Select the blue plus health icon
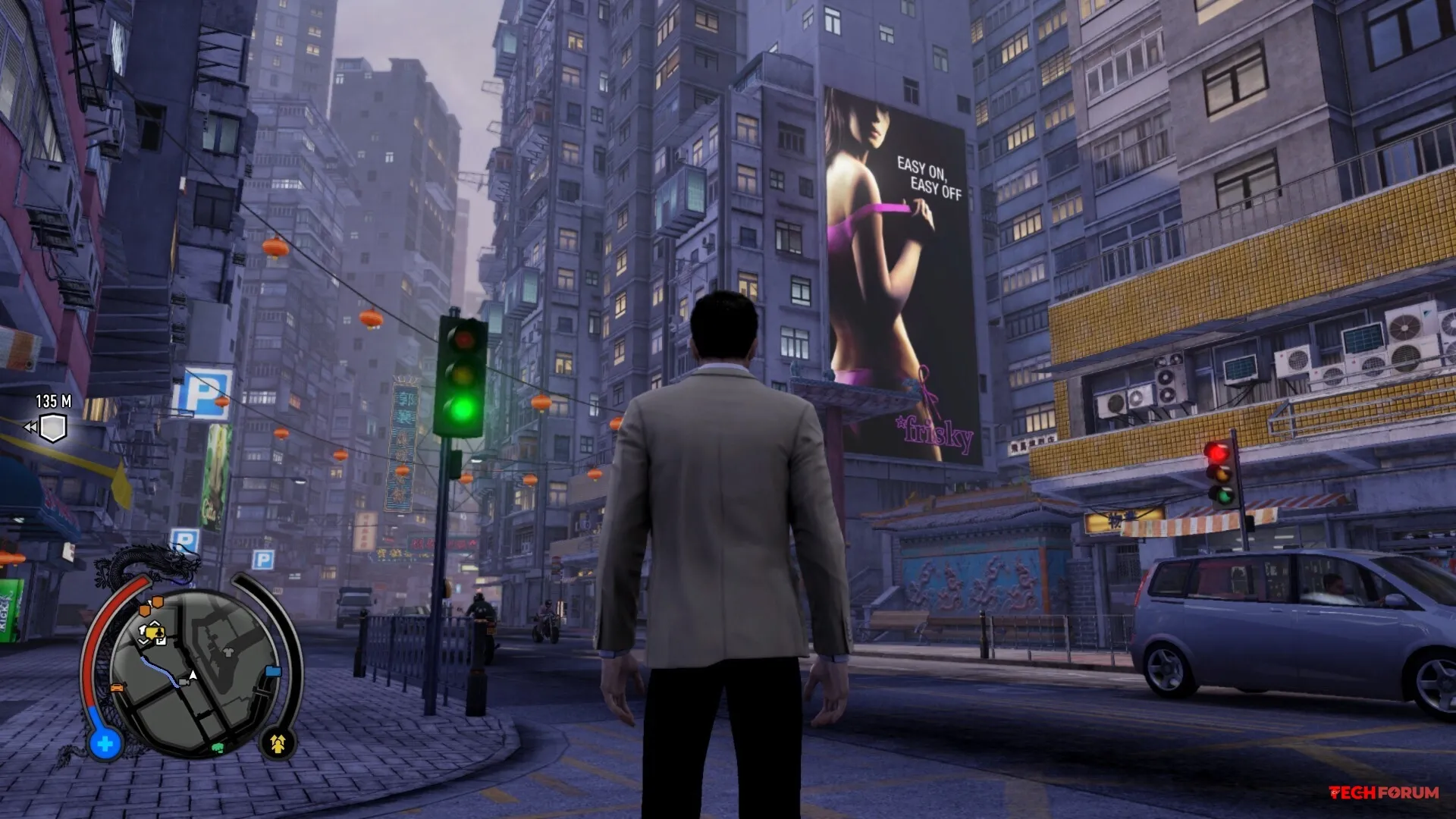The image size is (1456, 819). 105,744
